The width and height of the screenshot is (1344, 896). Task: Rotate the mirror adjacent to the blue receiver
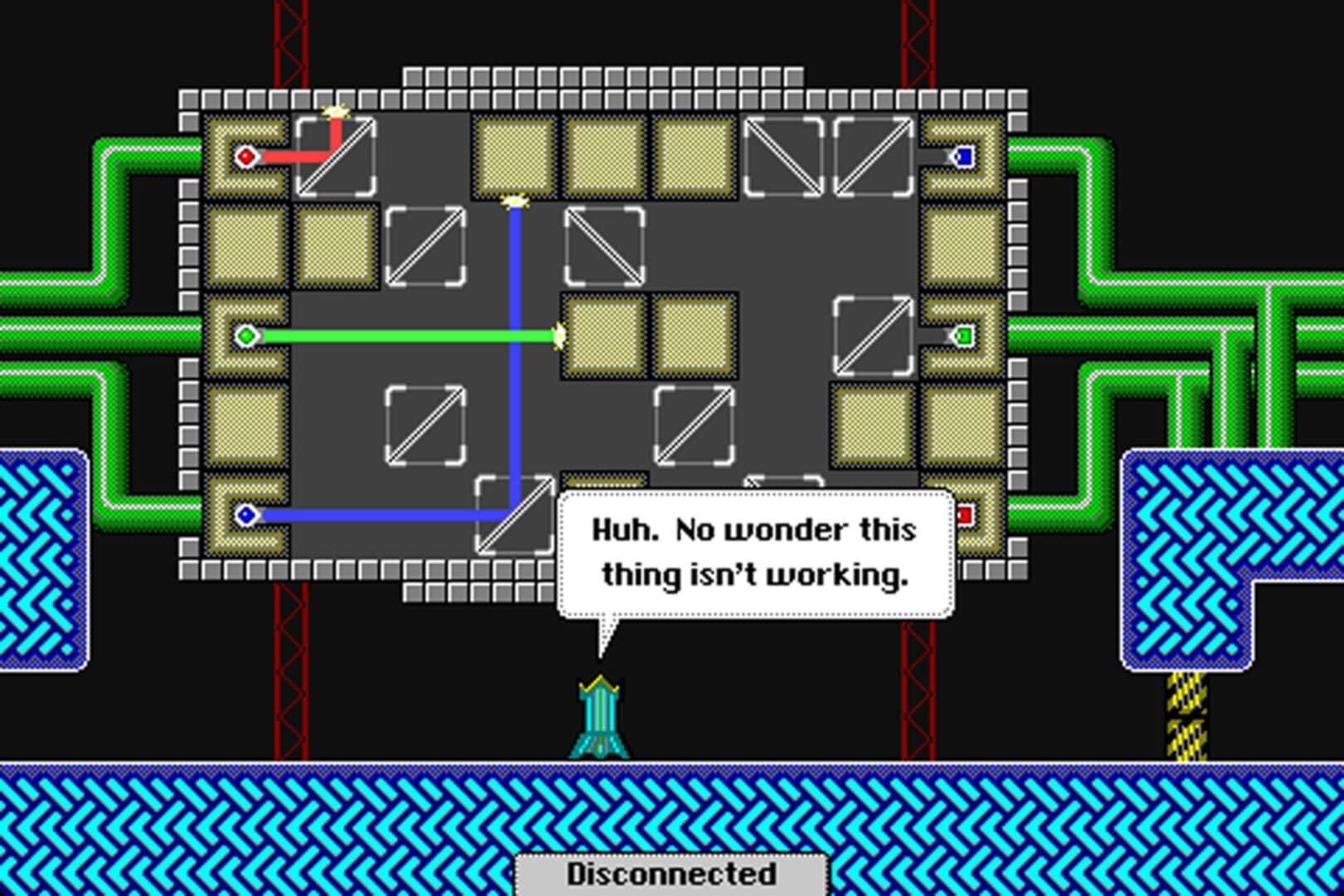(873, 157)
